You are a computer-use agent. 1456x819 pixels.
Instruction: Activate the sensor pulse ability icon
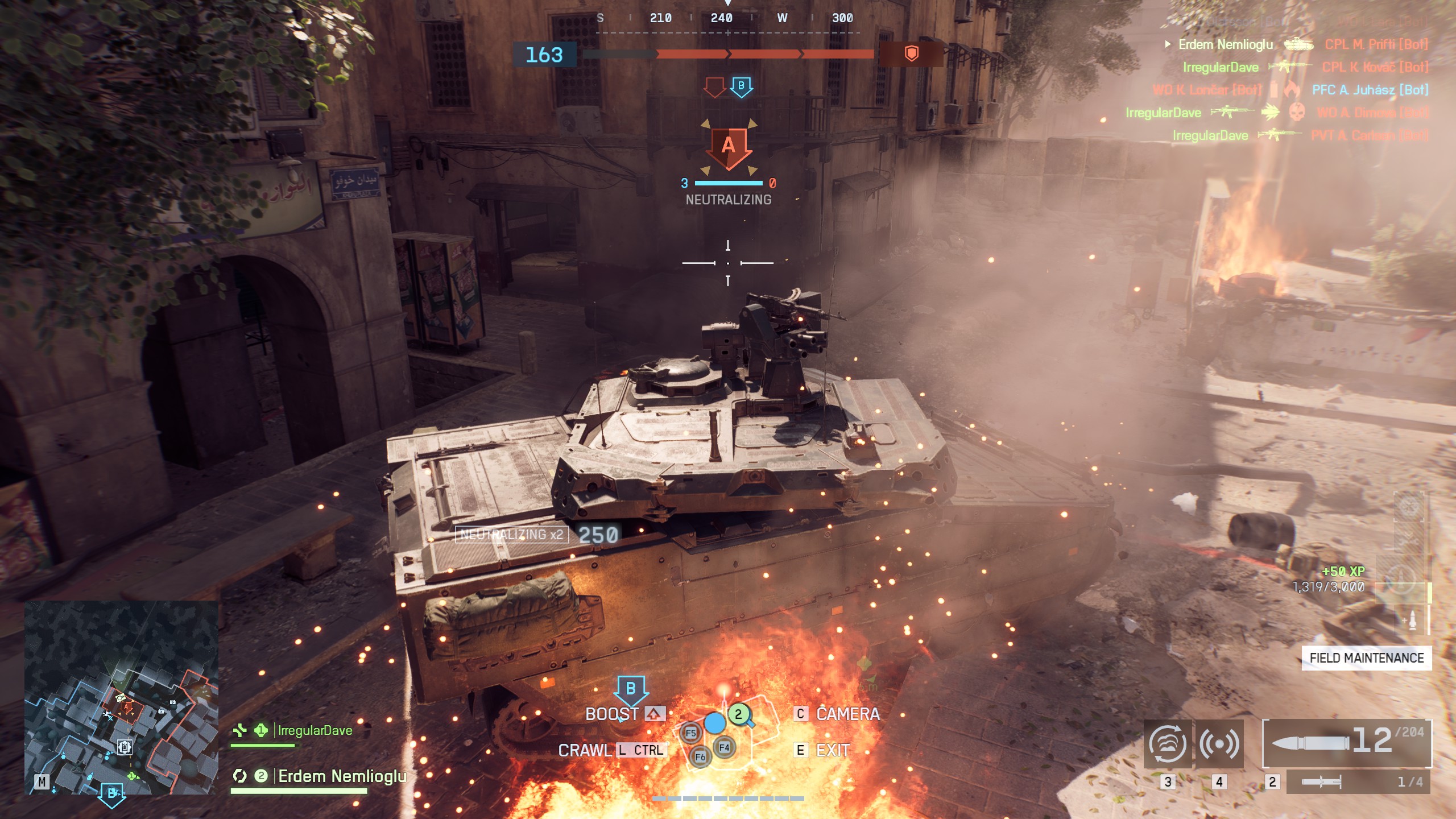1219,744
